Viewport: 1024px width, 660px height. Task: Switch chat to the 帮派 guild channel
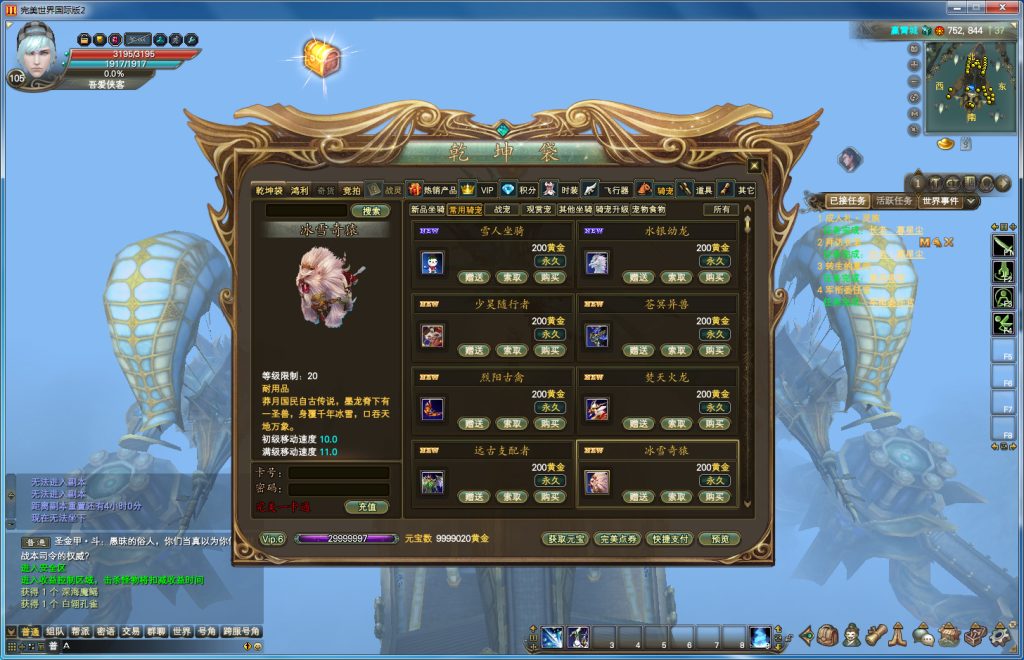tap(81, 632)
